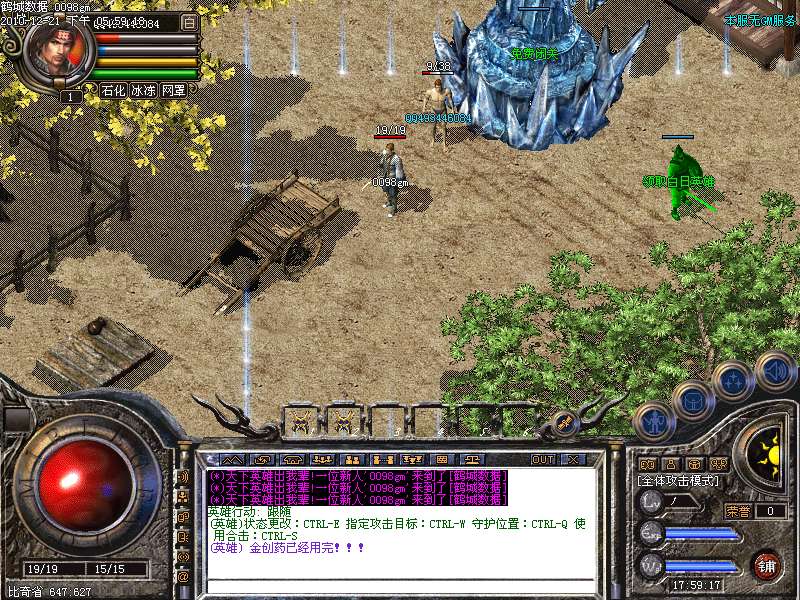Use the item in belt slot 1
This screenshot has height=600, width=800.
(300, 420)
